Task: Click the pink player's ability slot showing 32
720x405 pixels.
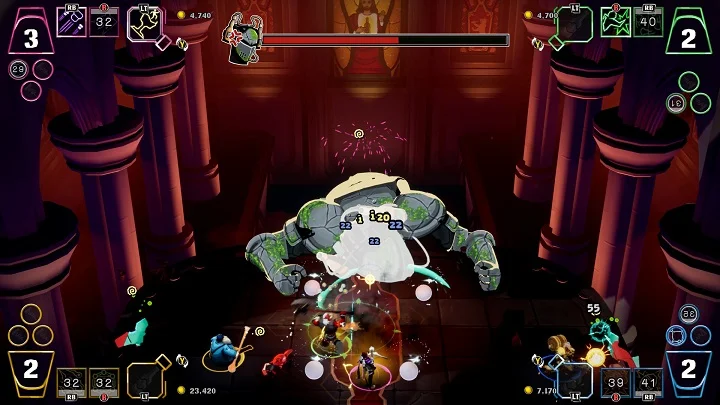Action: coord(104,22)
